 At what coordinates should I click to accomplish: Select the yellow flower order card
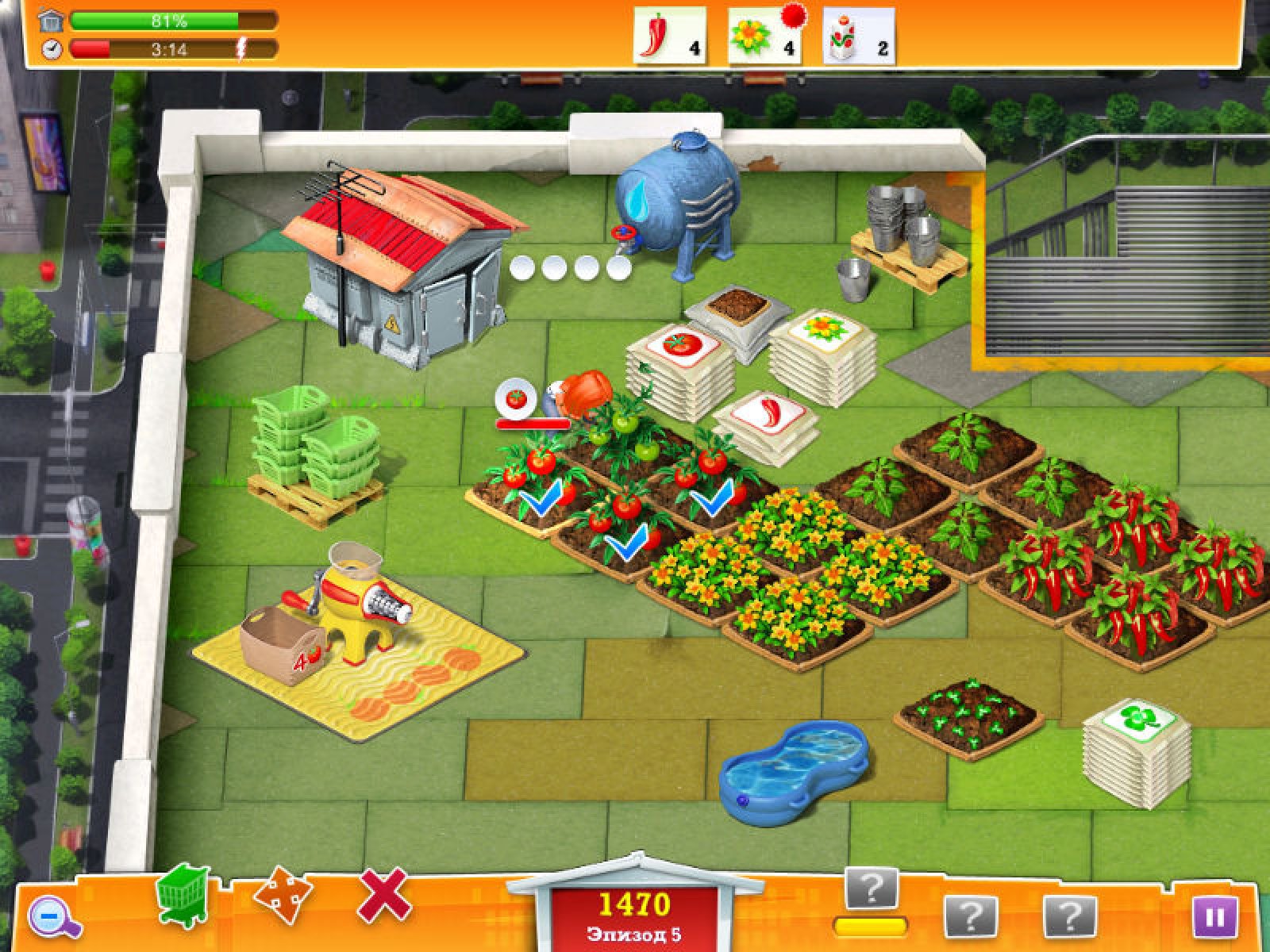(x=763, y=36)
